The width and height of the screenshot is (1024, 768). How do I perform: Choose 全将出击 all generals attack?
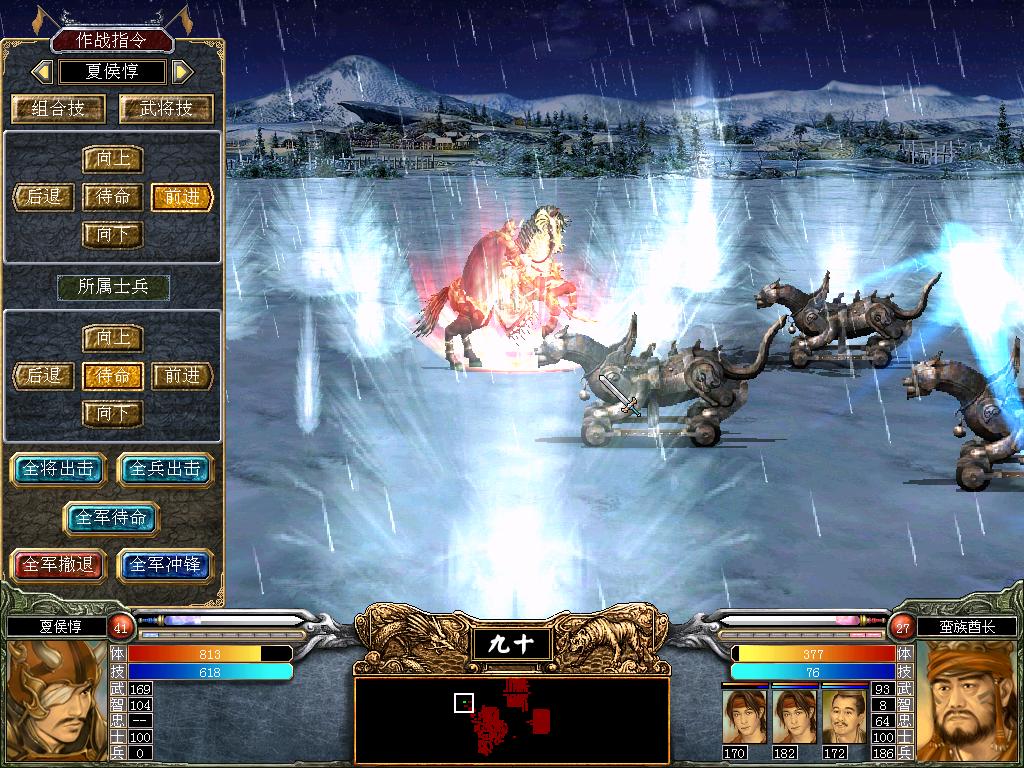pos(57,469)
